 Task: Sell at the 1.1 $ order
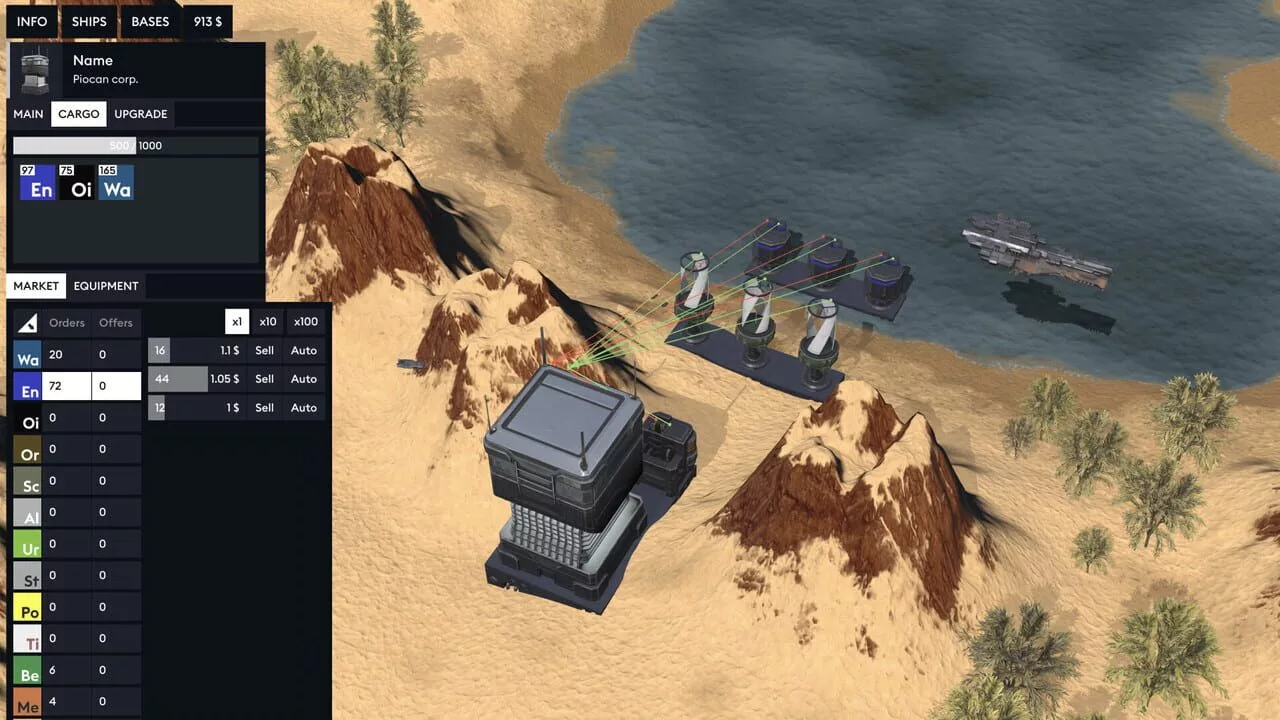coord(264,351)
